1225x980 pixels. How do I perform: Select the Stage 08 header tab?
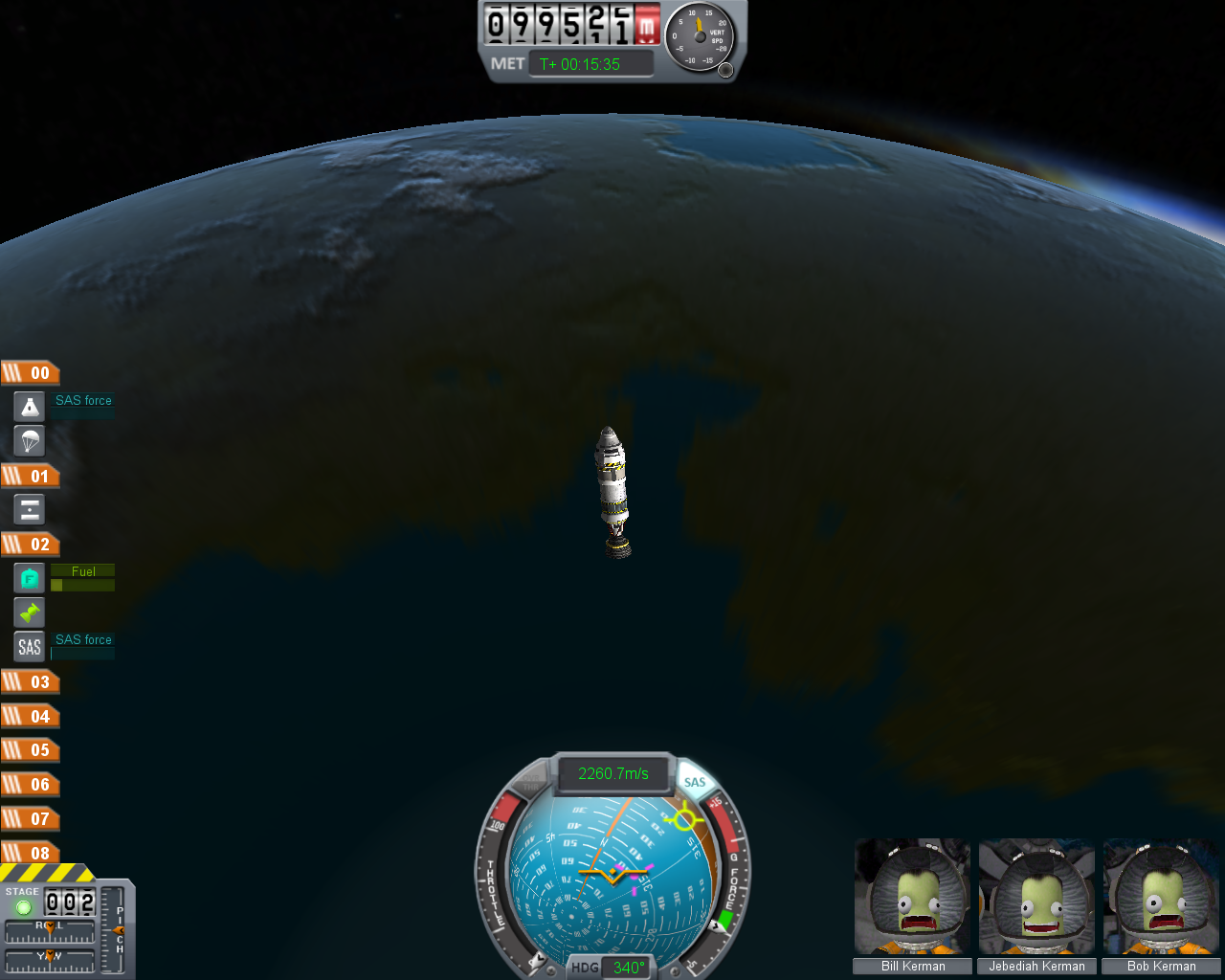31,853
